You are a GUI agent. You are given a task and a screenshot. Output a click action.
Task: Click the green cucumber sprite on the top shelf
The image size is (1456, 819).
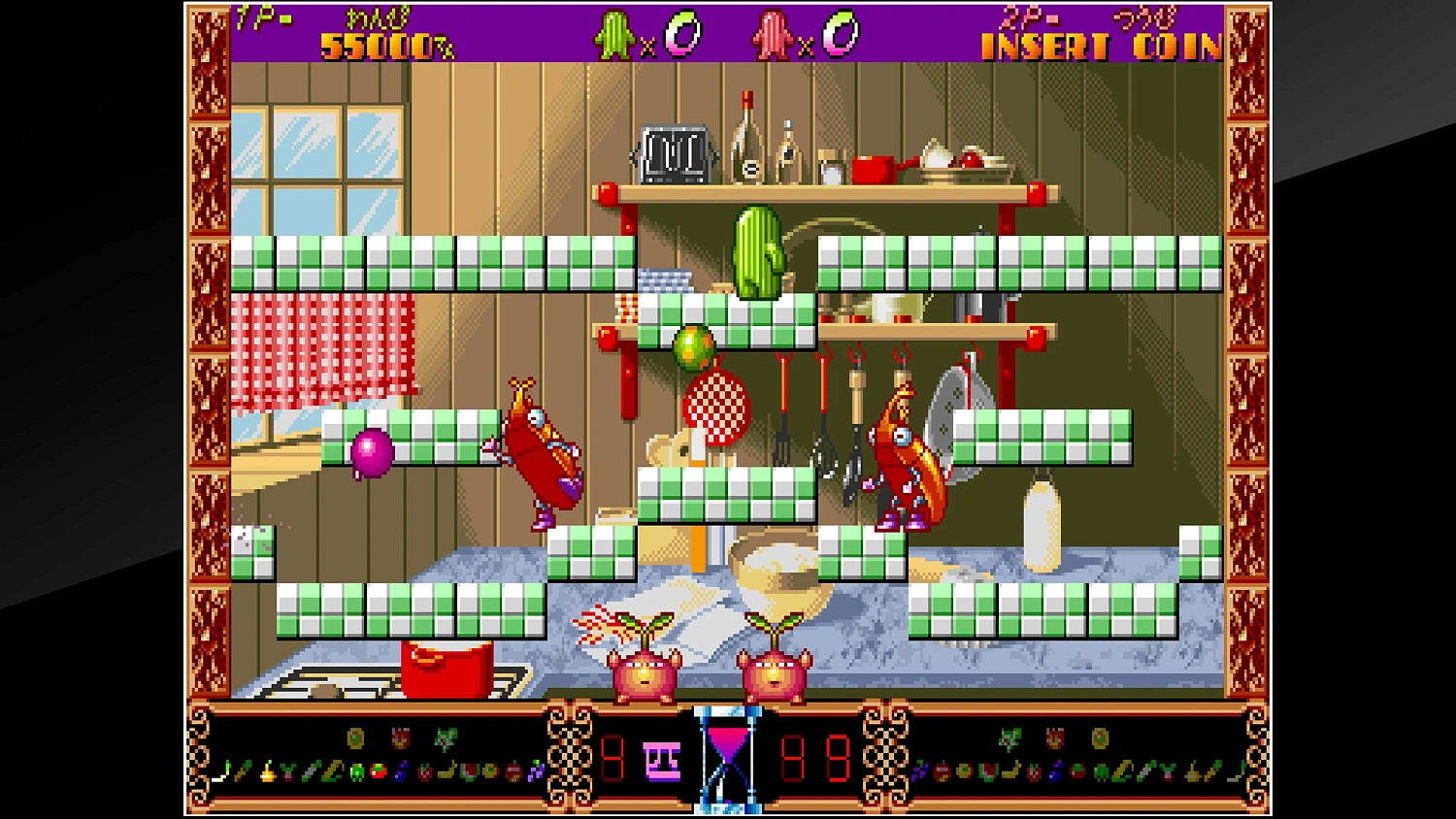(759, 250)
